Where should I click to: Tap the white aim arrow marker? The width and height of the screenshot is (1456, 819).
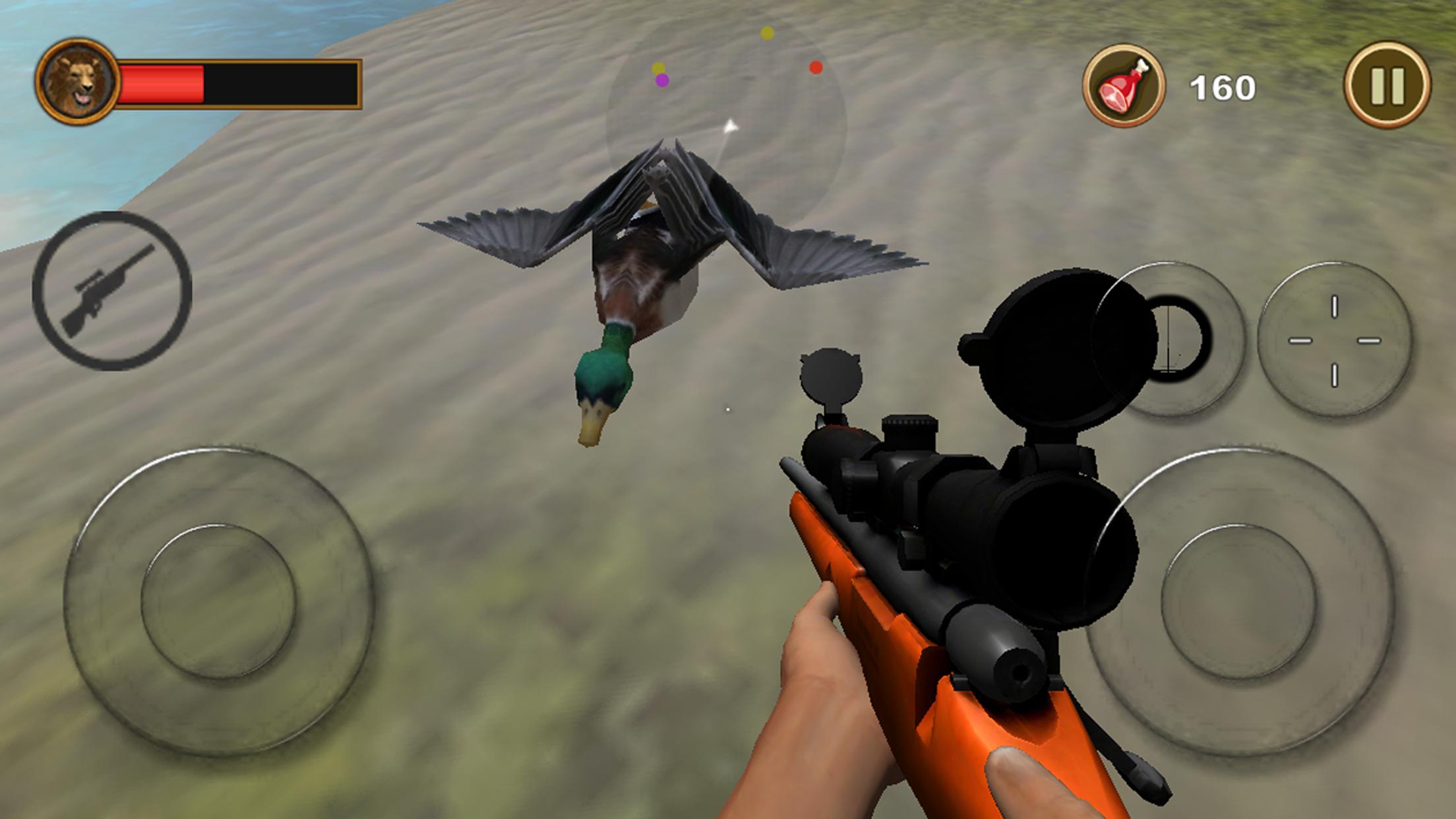pyautogui.click(x=732, y=127)
